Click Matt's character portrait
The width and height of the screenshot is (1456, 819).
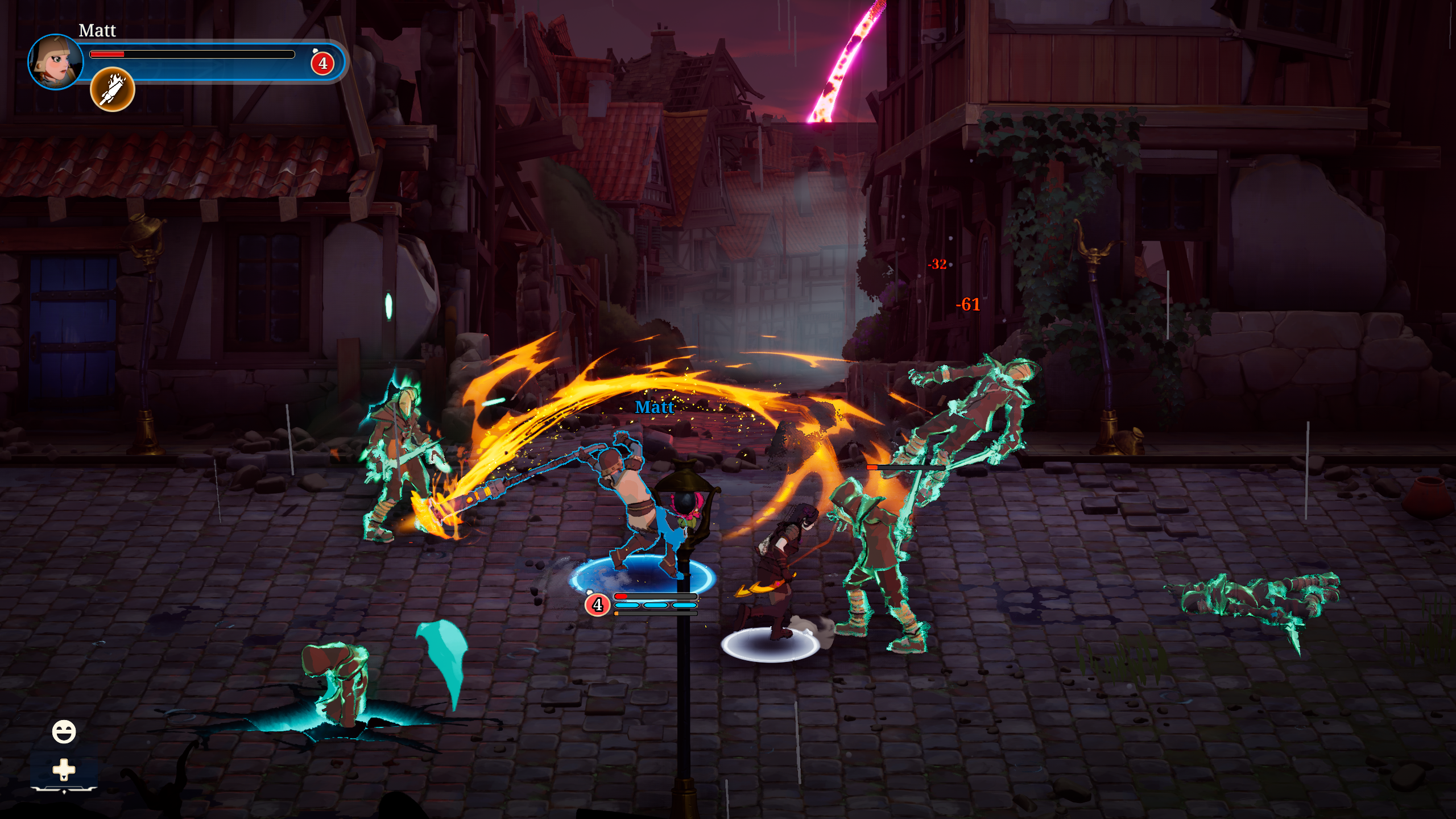[x=55, y=61]
